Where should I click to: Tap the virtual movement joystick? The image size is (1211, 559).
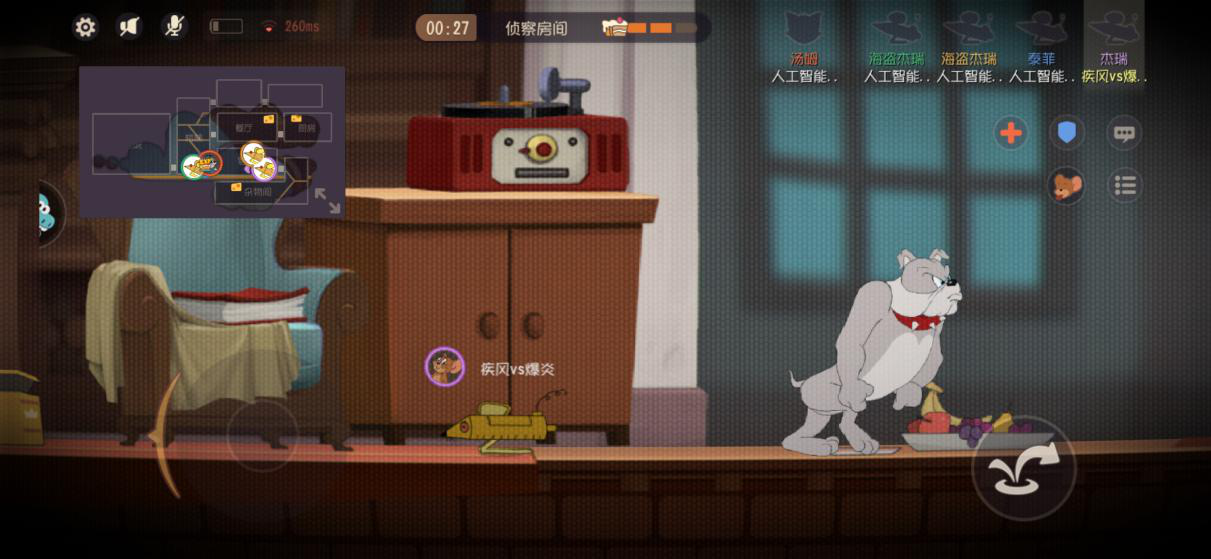click(262, 435)
